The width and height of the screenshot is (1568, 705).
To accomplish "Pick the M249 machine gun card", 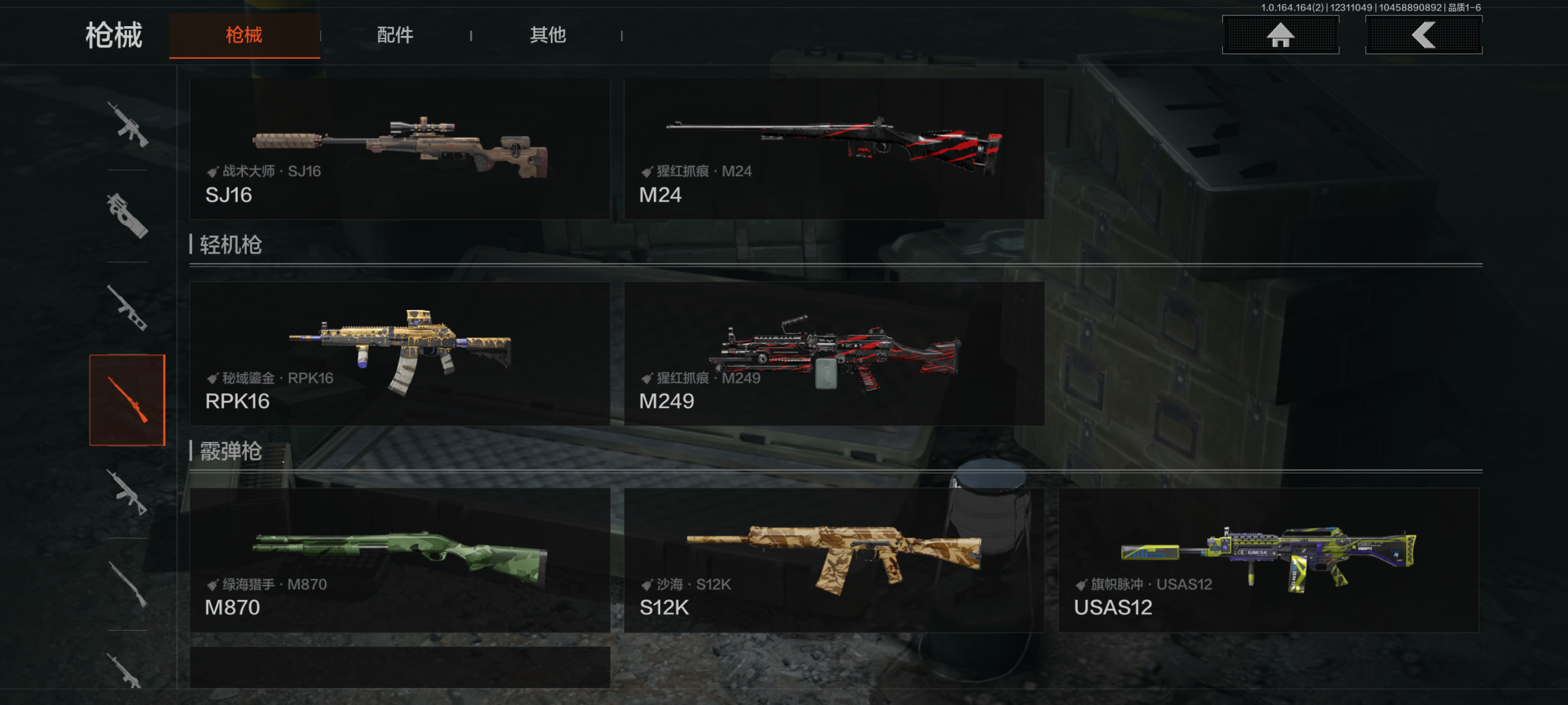I will pos(833,354).
